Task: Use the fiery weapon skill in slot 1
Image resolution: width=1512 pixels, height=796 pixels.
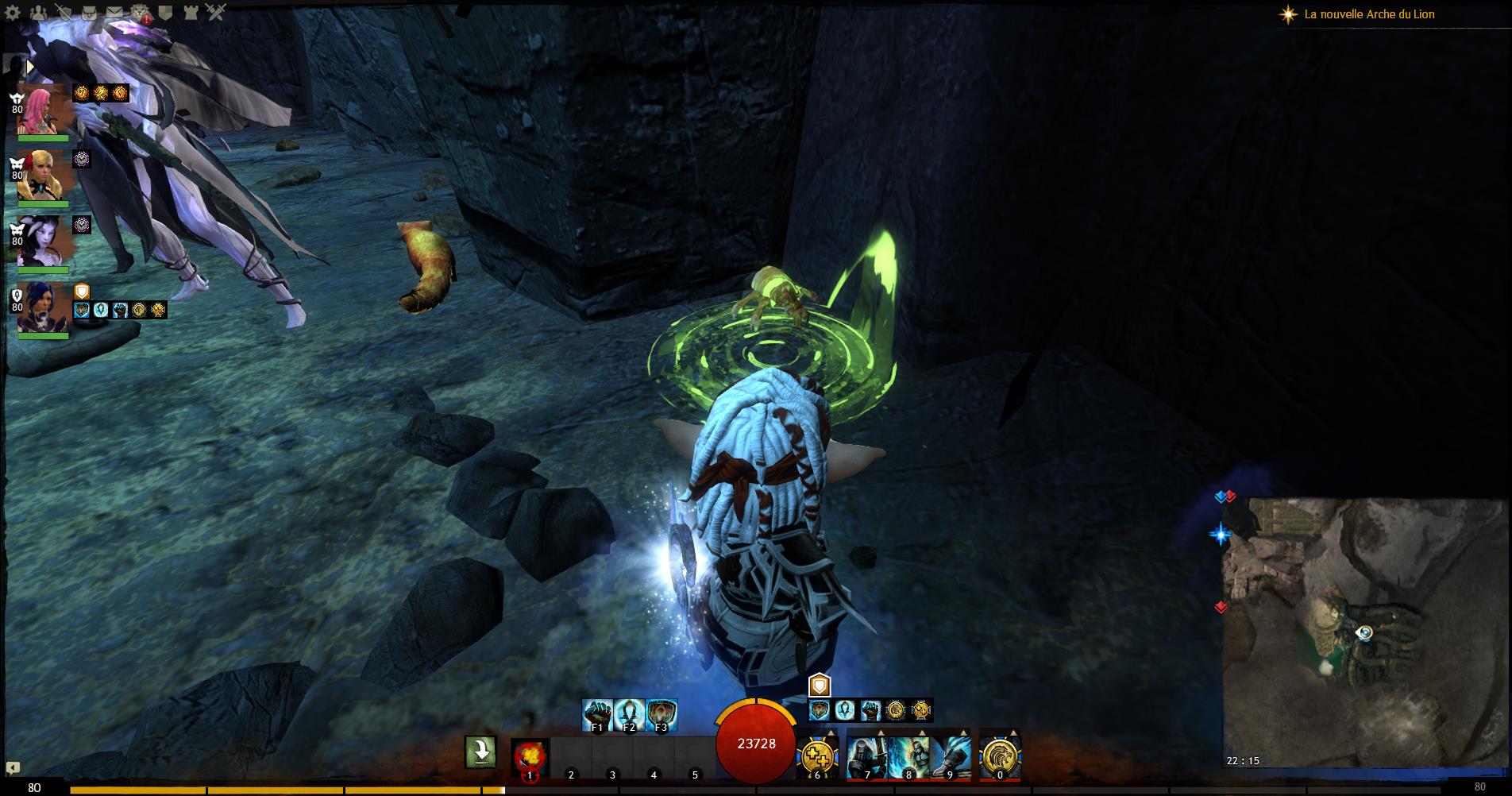Action: (x=530, y=756)
